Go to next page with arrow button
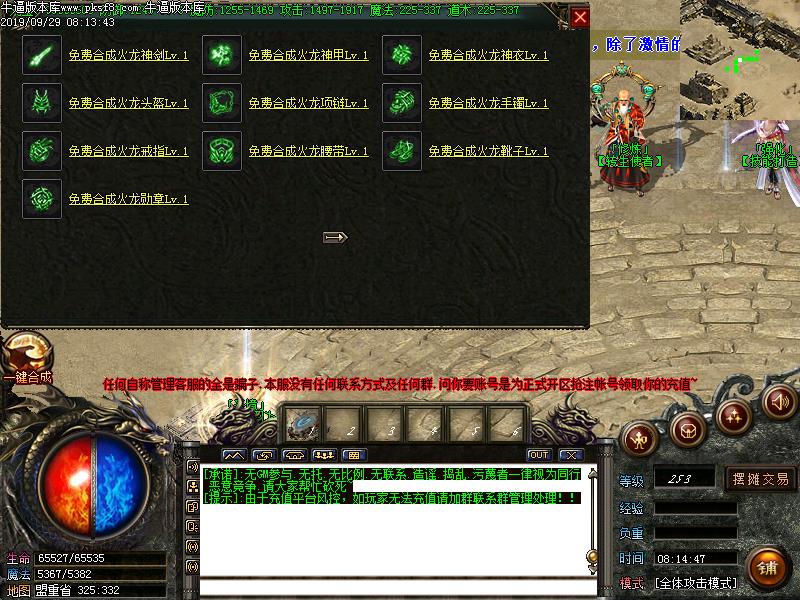 335,237
